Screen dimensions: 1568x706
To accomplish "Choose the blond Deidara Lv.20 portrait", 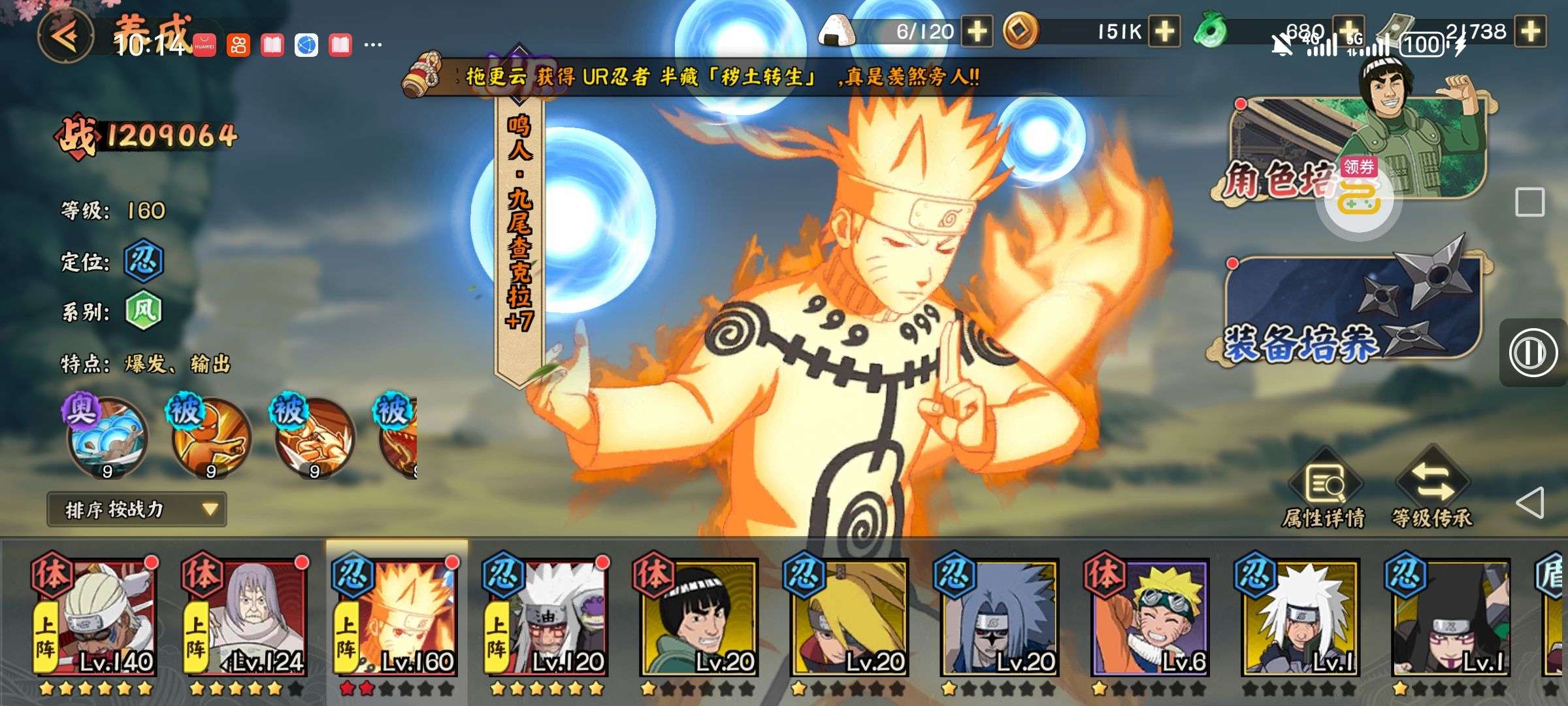I will tap(848, 618).
